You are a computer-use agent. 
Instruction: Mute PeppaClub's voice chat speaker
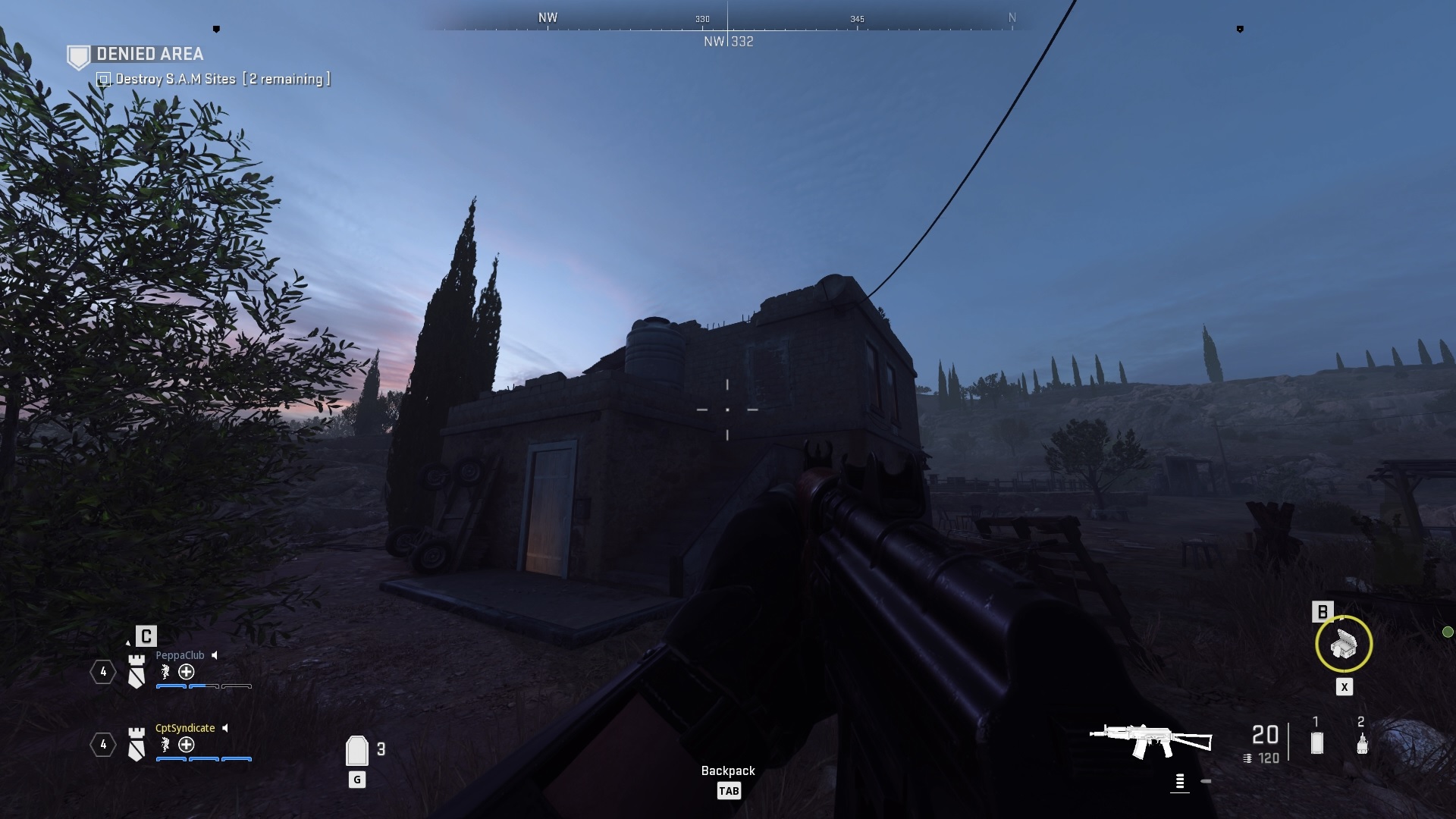(x=214, y=655)
